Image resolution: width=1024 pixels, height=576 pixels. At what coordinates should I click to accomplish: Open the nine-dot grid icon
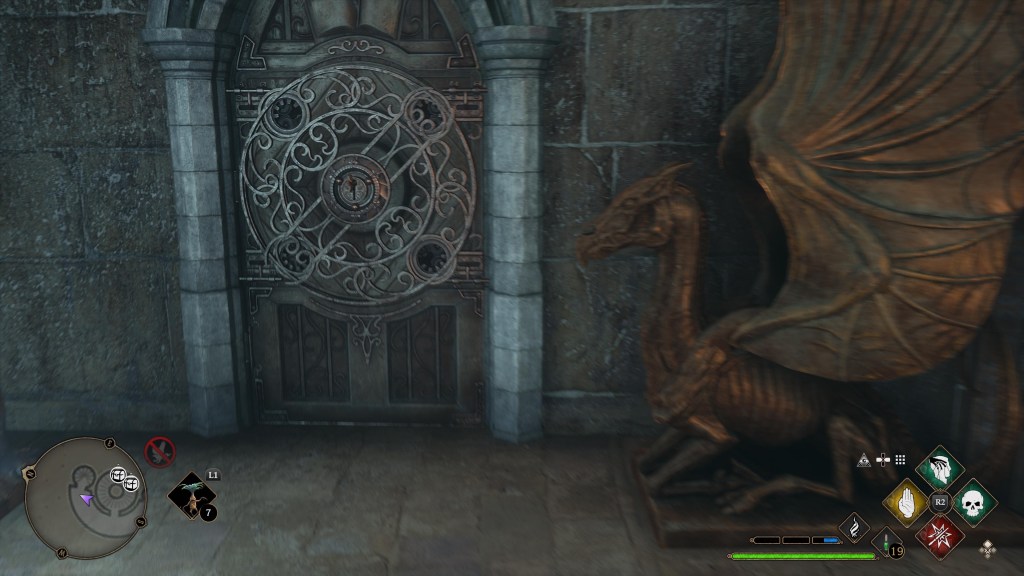[900, 459]
